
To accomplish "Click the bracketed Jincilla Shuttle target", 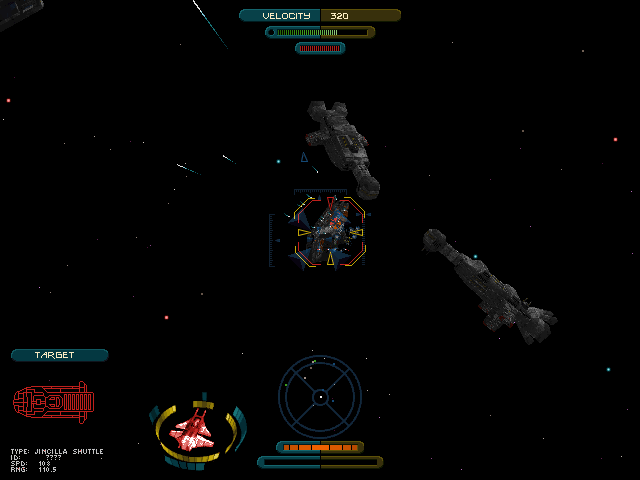I will click(x=330, y=231).
